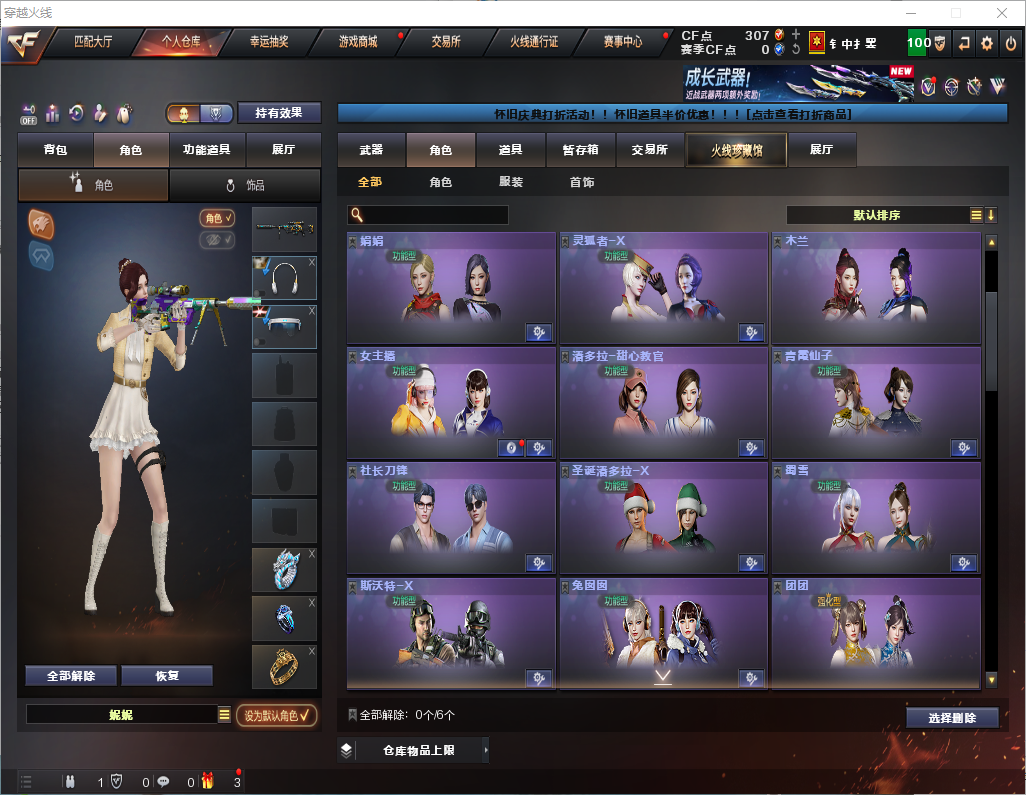Select the 木兰 character card
This screenshot has height=795, width=1026.
click(875, 288)
